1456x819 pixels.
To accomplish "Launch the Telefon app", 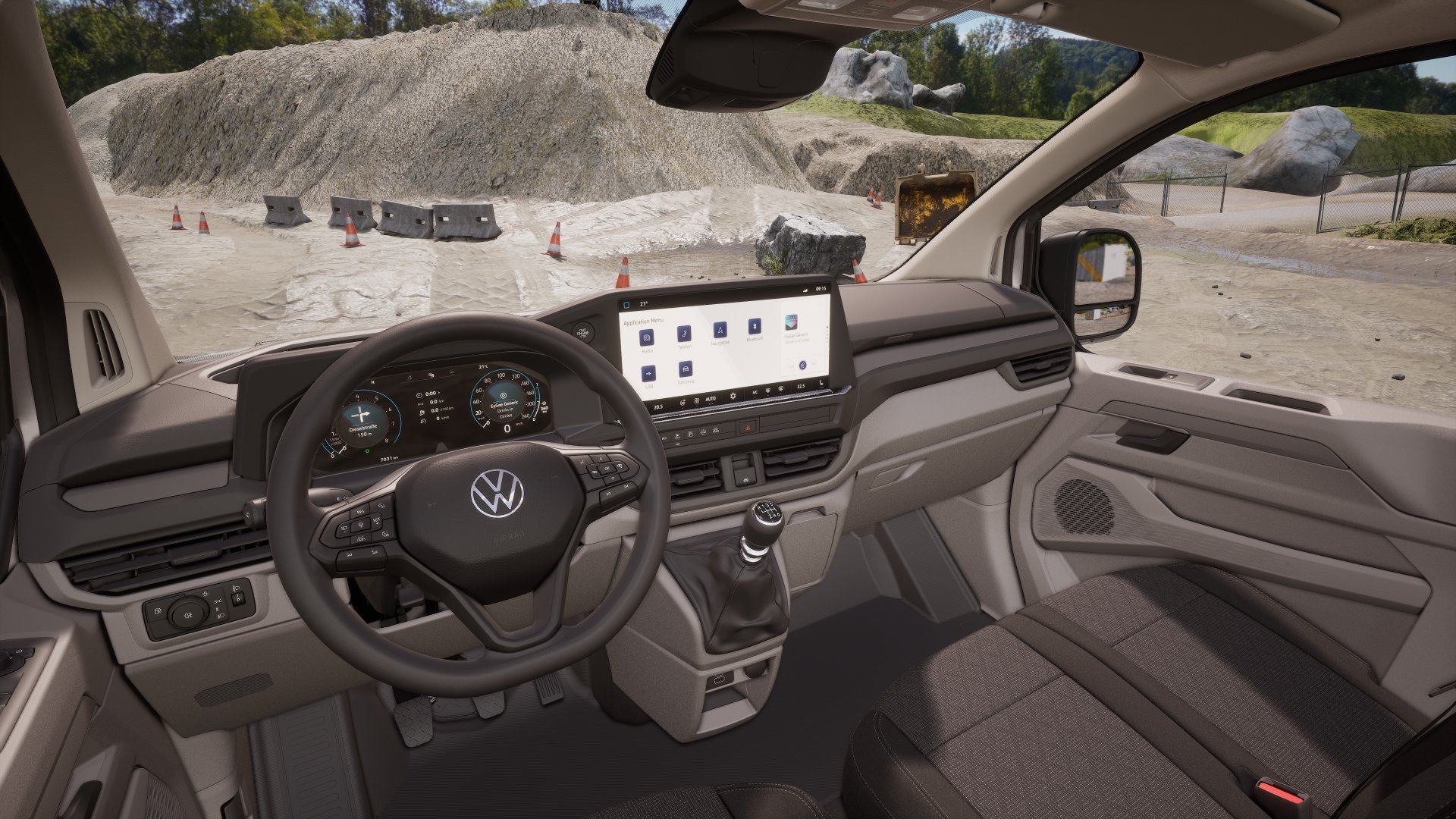I will tap(684, 333).
